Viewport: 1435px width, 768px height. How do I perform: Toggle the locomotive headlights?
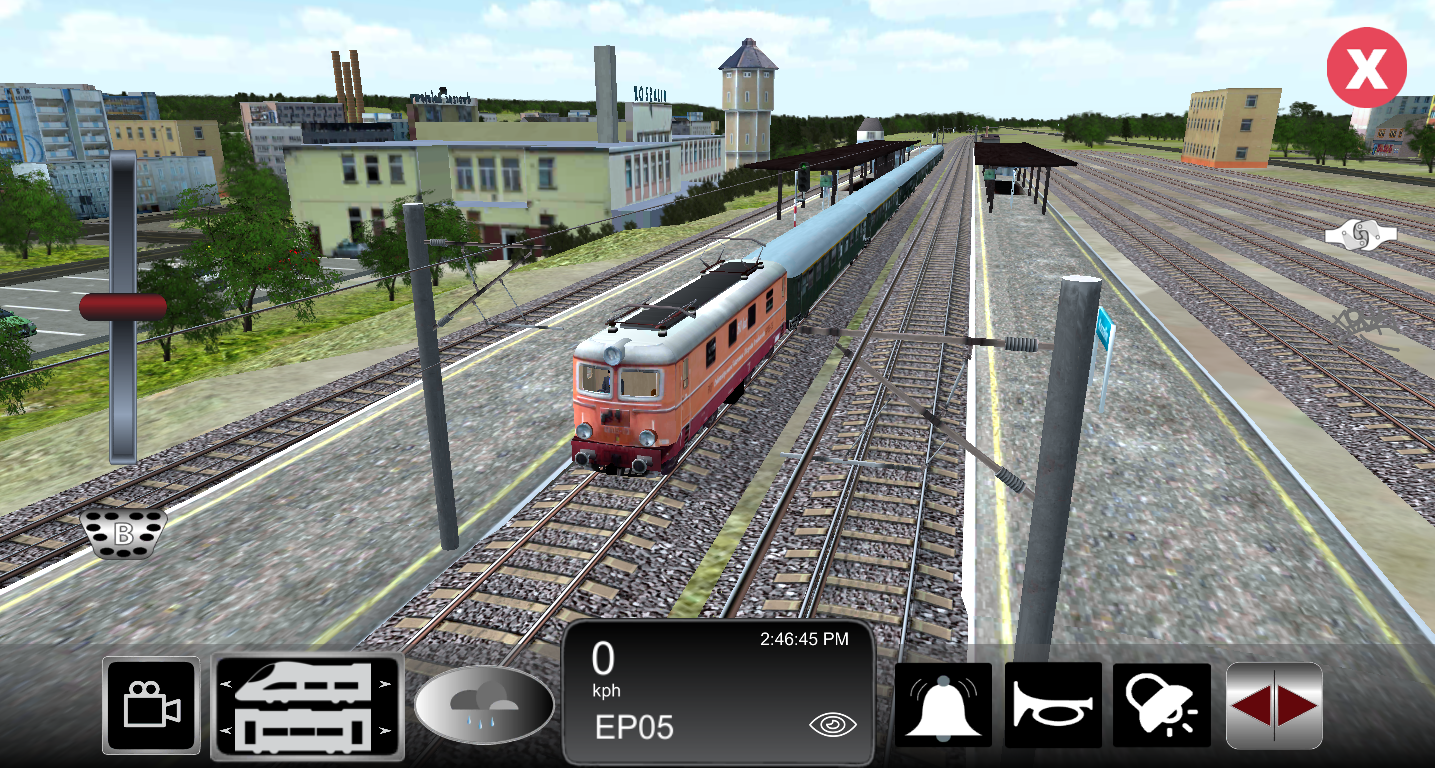(1162, 705)
